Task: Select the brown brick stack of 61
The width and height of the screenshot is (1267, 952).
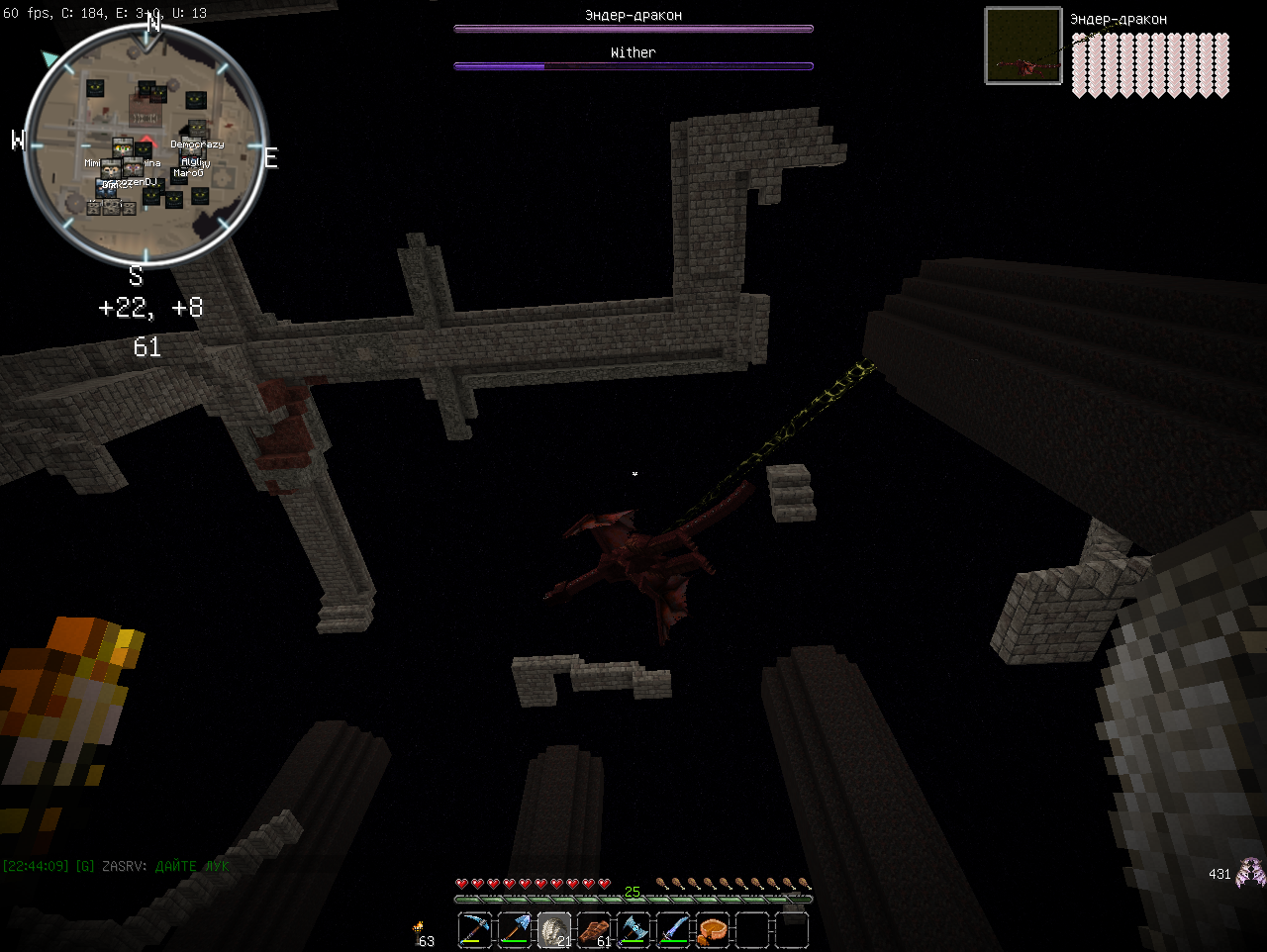Action: coord(594,930)
